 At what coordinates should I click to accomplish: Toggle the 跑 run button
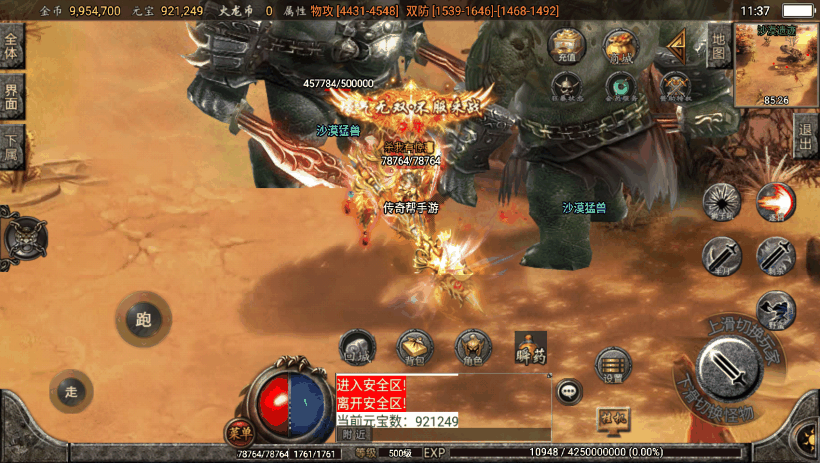143,320
